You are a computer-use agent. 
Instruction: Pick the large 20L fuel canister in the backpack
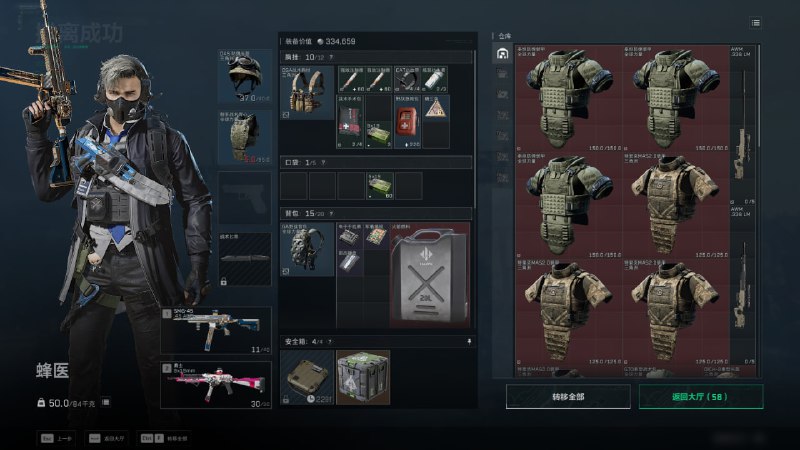coord(429,277)
